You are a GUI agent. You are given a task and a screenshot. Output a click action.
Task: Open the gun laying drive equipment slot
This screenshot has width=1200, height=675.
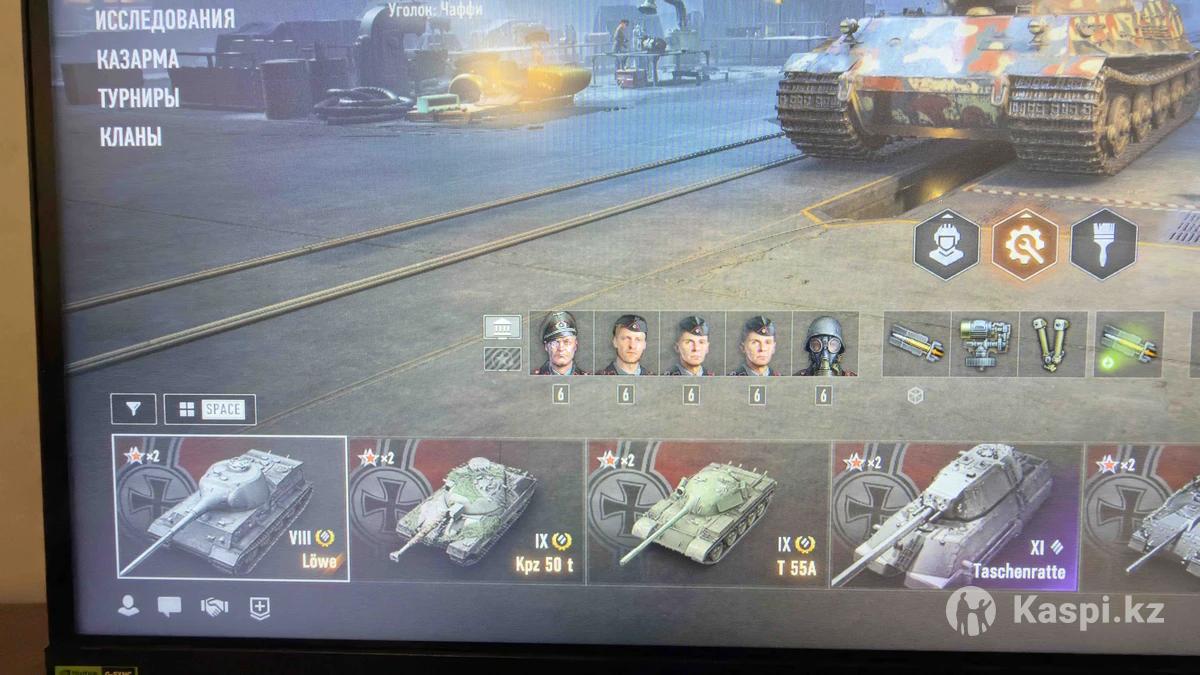[984, 345]
